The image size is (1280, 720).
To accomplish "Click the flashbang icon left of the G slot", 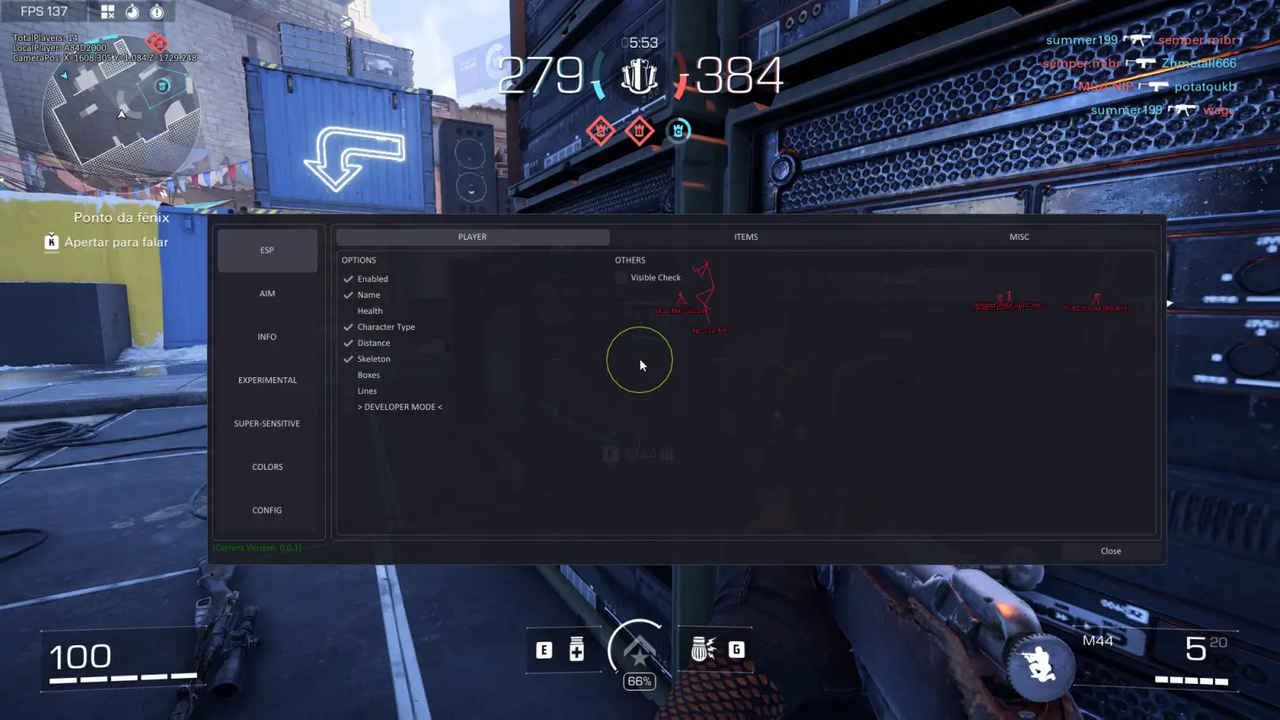I will pyautogui.click(x=703, y=650).
